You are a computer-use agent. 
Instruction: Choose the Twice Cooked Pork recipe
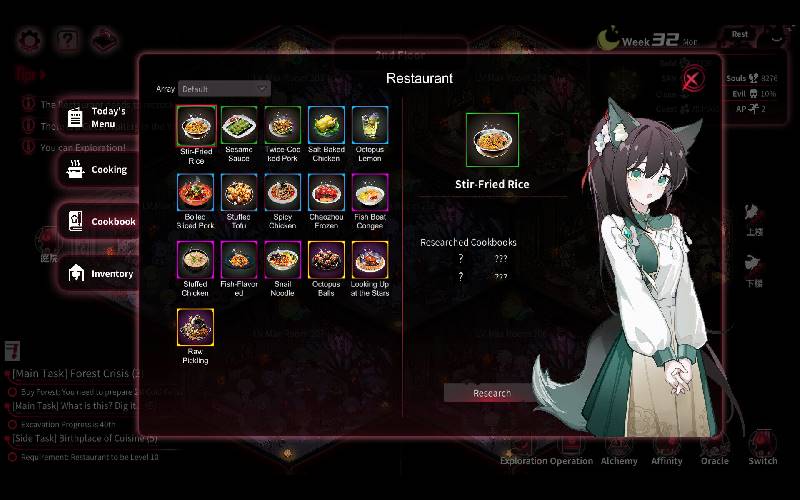tap(283, 126)
